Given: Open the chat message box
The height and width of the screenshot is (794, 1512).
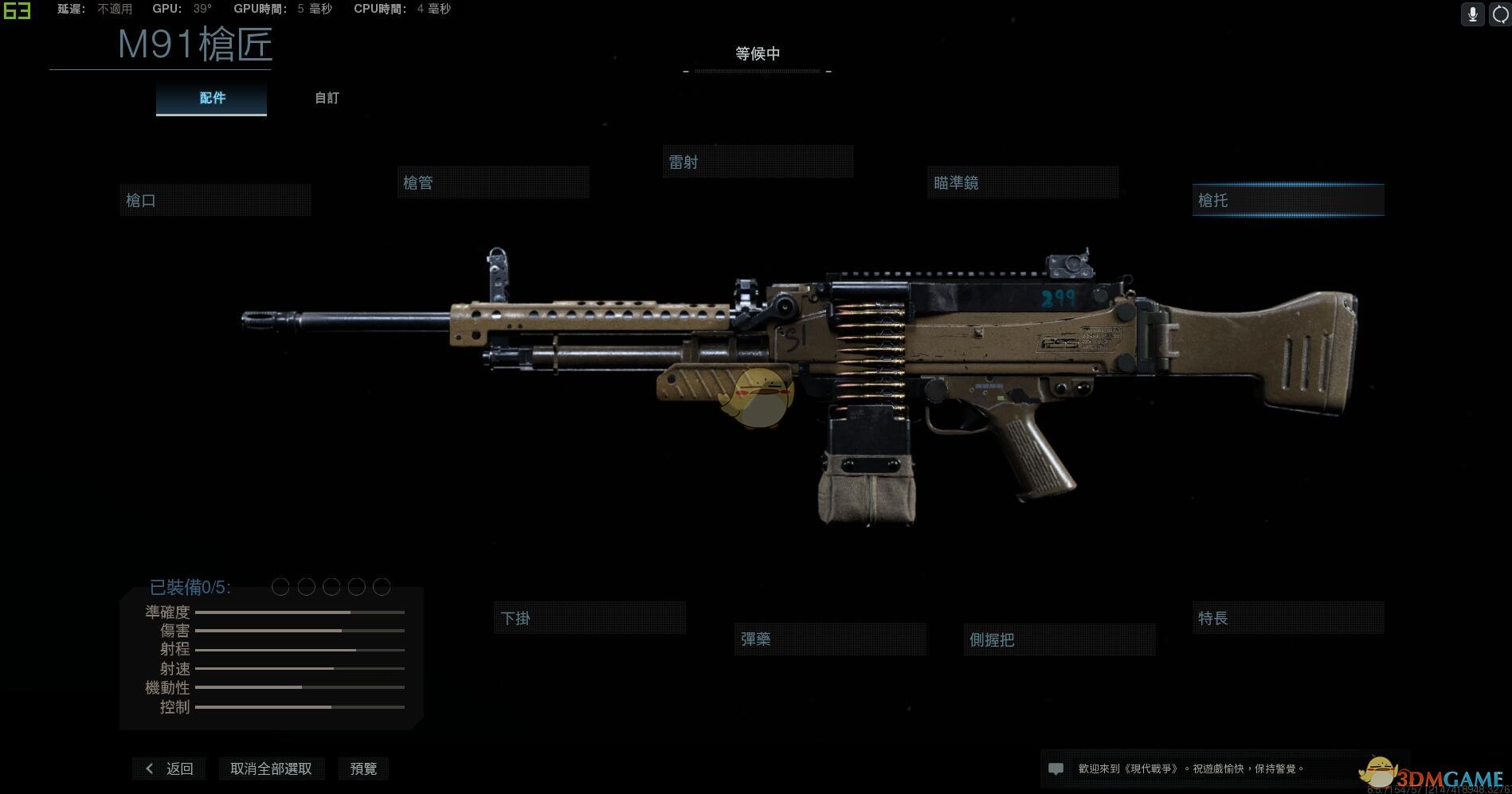Looking at the screenshot, I should pos(1056,769).
